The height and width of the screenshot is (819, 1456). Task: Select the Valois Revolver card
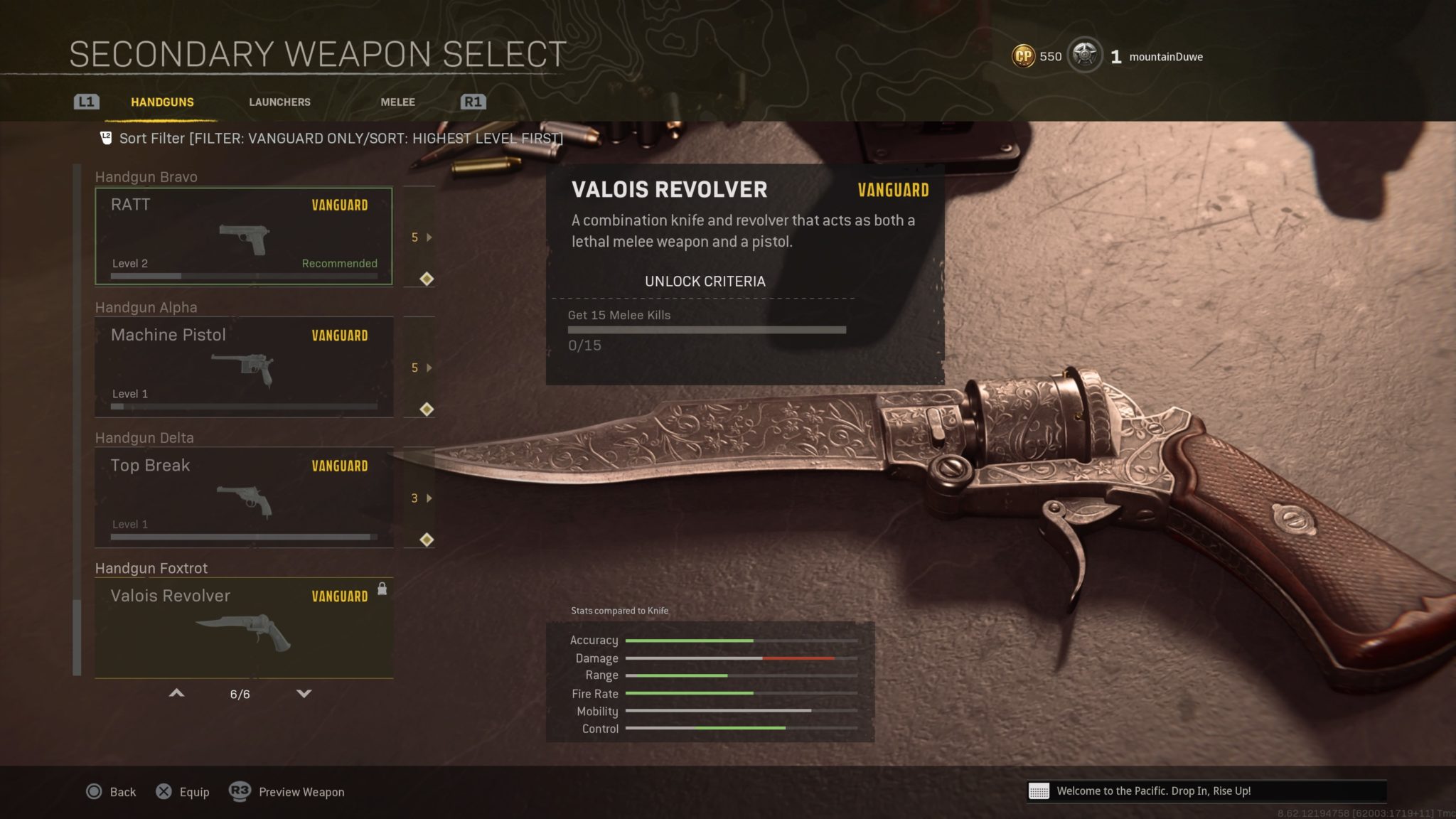coord(244,626)
